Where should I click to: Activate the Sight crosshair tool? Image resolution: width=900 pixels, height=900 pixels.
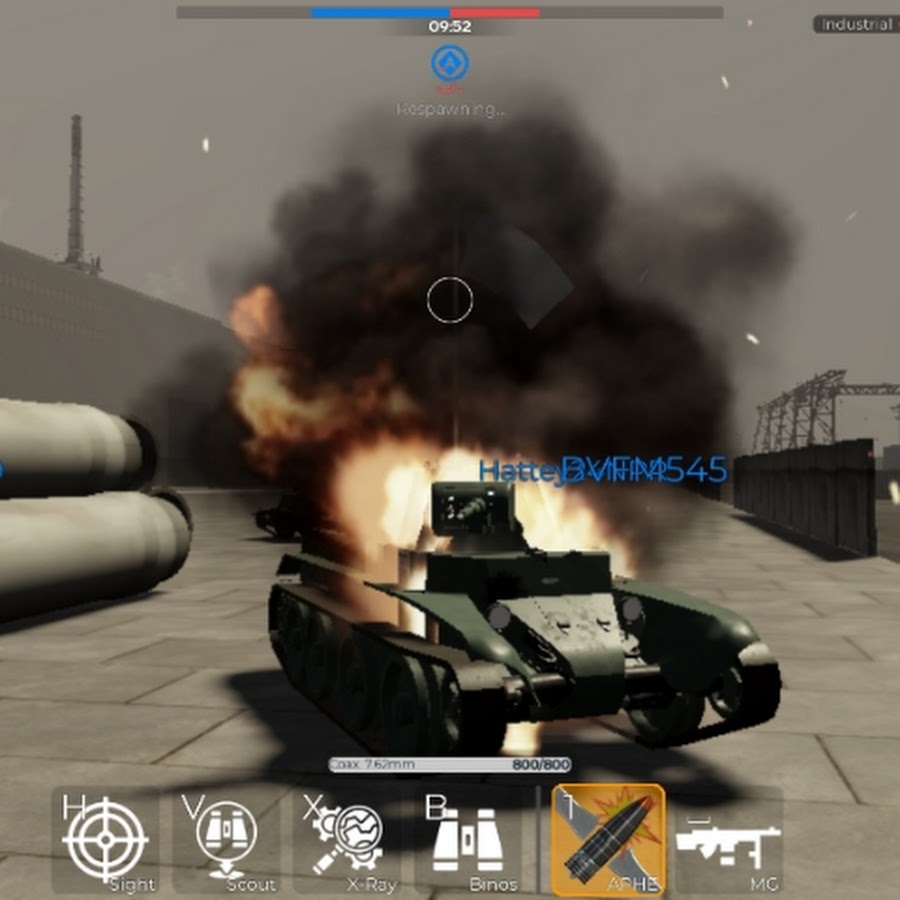tap(106, 840)
